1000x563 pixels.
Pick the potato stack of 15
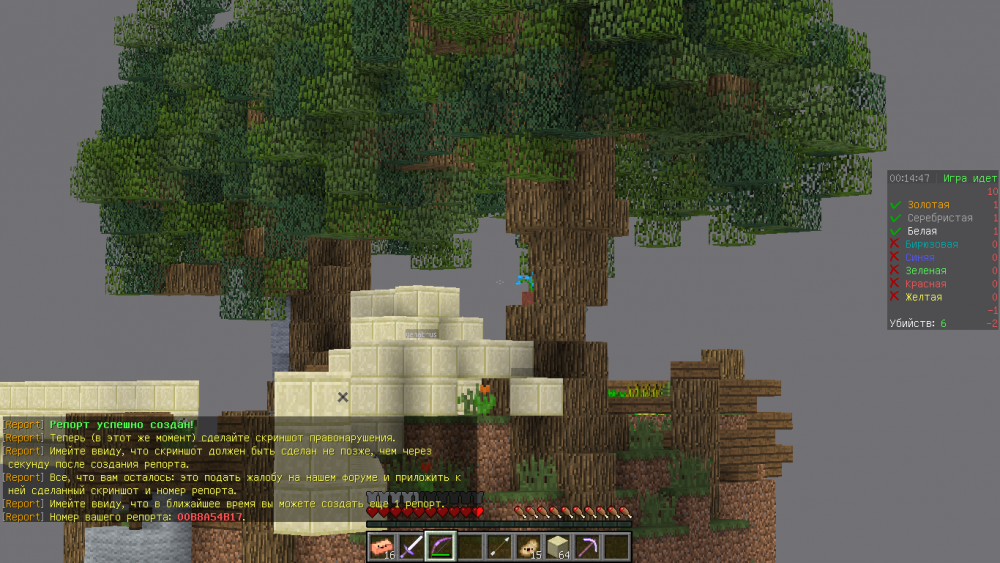(528, 546)
